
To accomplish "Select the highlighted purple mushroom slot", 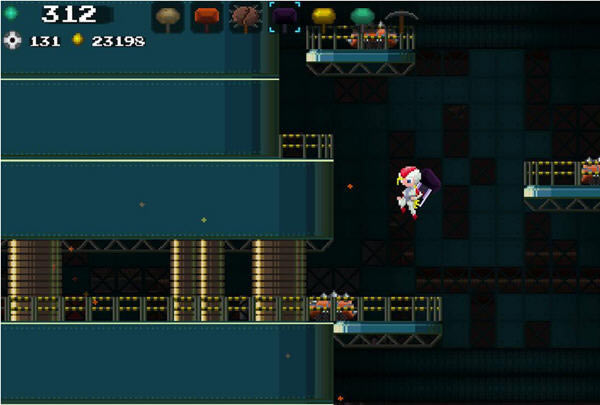I will pyautogui.click(x=285, y=16).
